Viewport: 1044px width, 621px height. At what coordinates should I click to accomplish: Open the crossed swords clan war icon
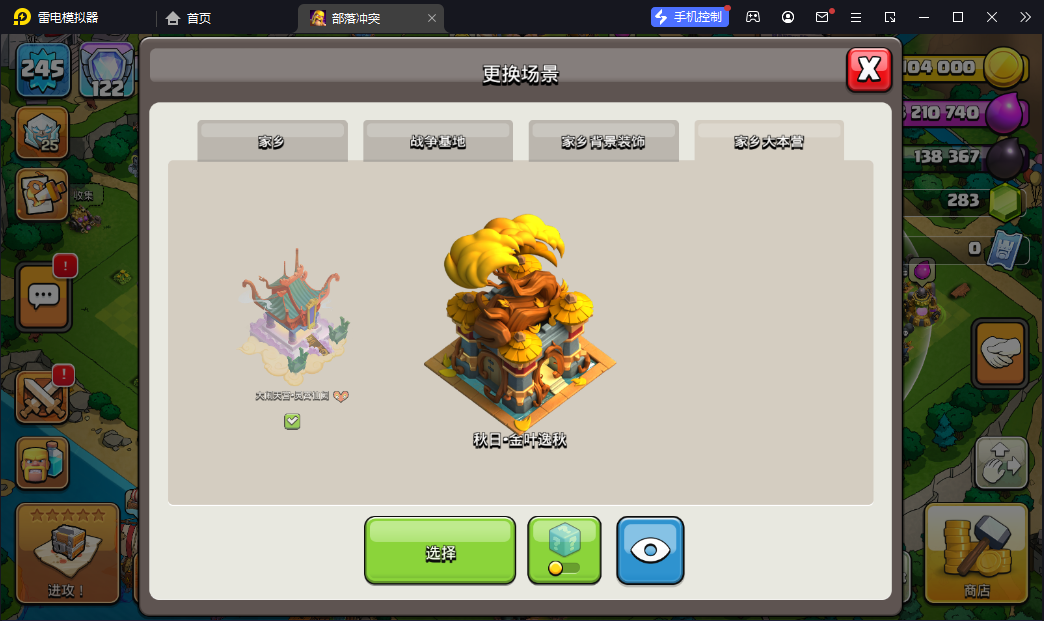tap(43, 396)
